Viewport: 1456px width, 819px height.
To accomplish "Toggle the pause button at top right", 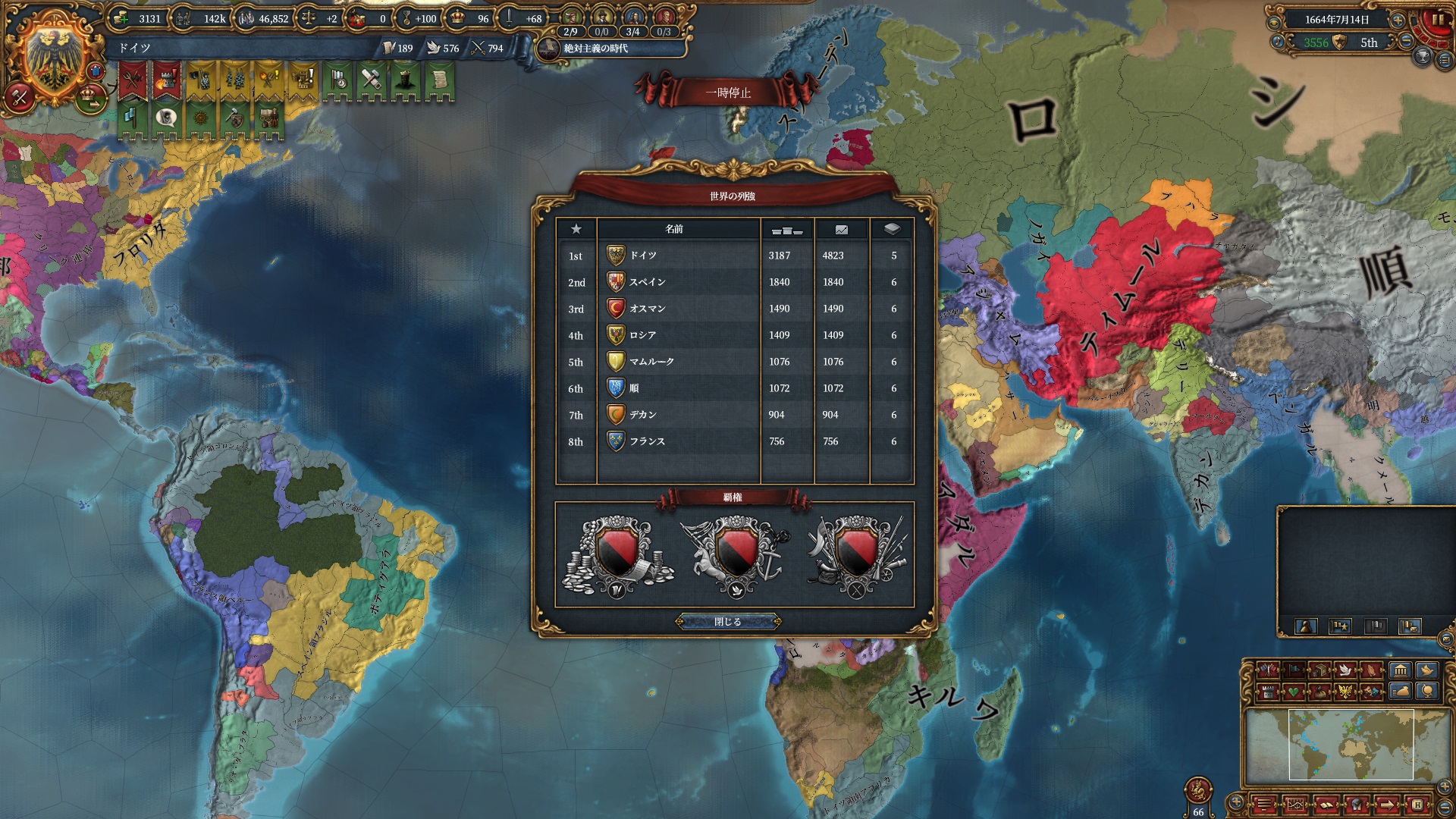I will (x=1436, y=20).
